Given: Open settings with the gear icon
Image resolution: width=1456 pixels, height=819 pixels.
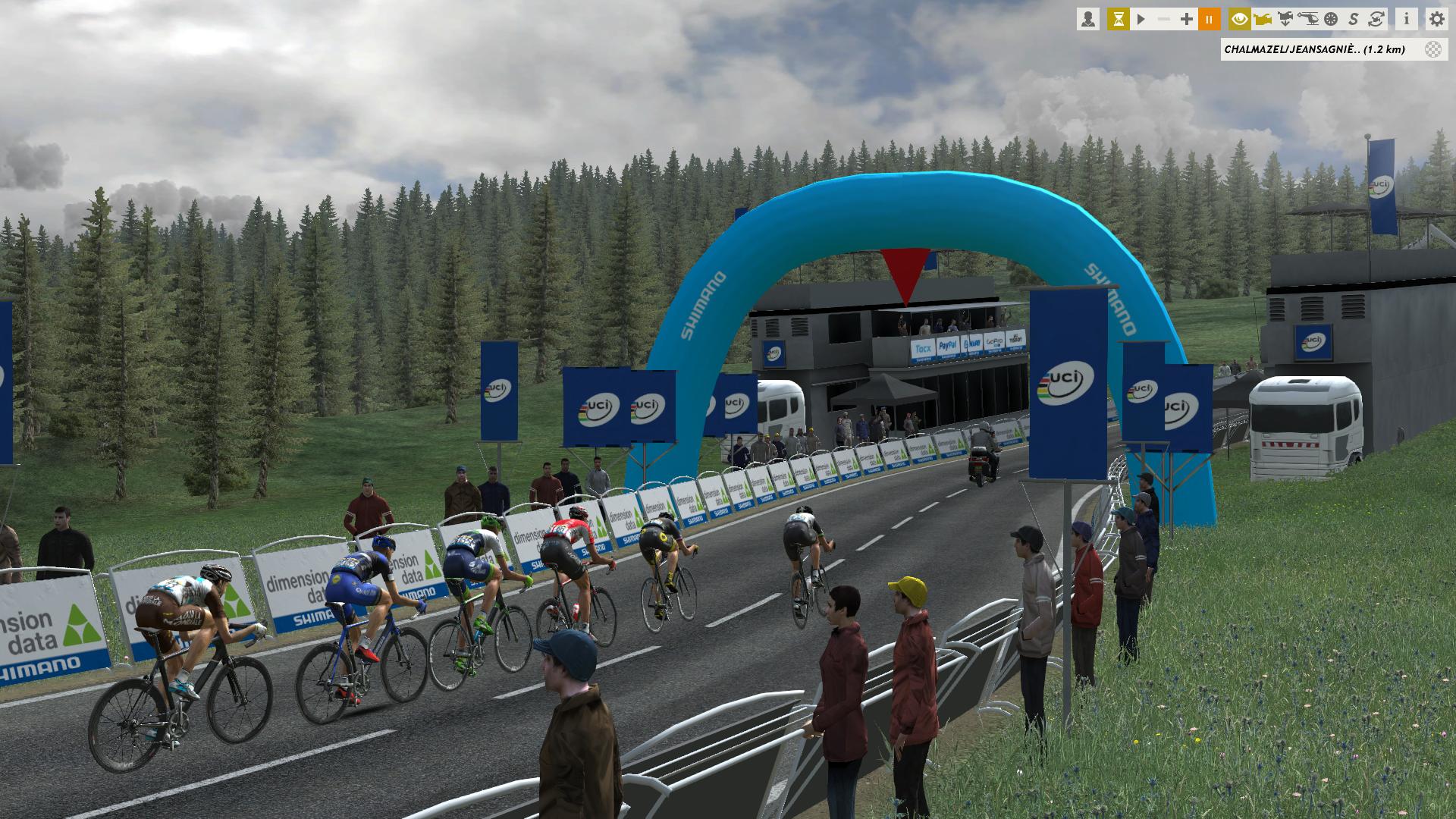Looking at the screenshot, I should (1436, 19).
